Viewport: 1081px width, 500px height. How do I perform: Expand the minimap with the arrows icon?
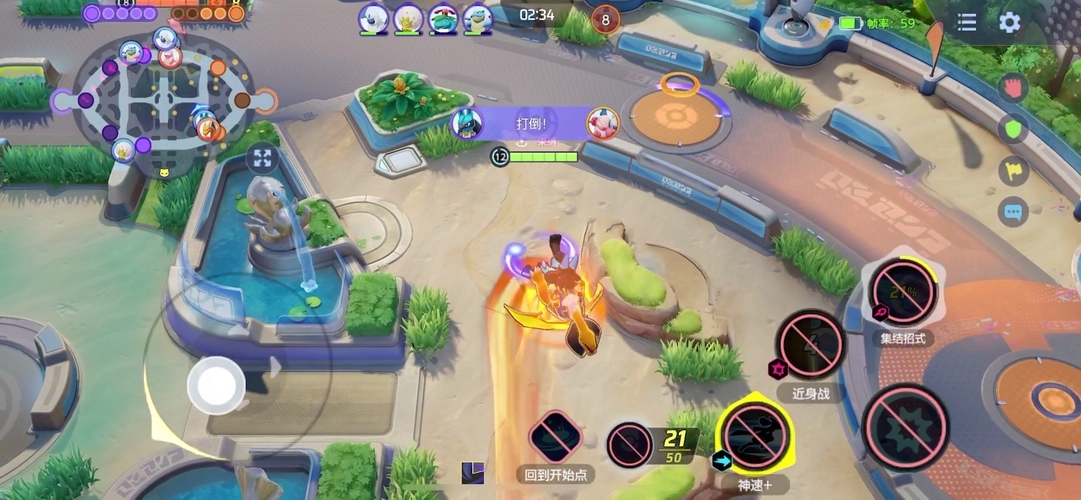262,158
